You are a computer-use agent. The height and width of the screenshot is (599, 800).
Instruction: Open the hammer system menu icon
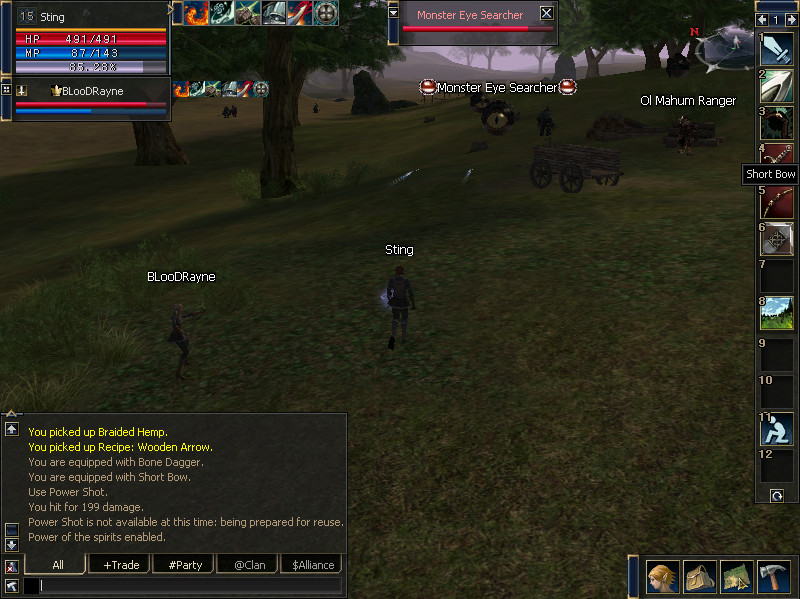[x=774, y=577]
